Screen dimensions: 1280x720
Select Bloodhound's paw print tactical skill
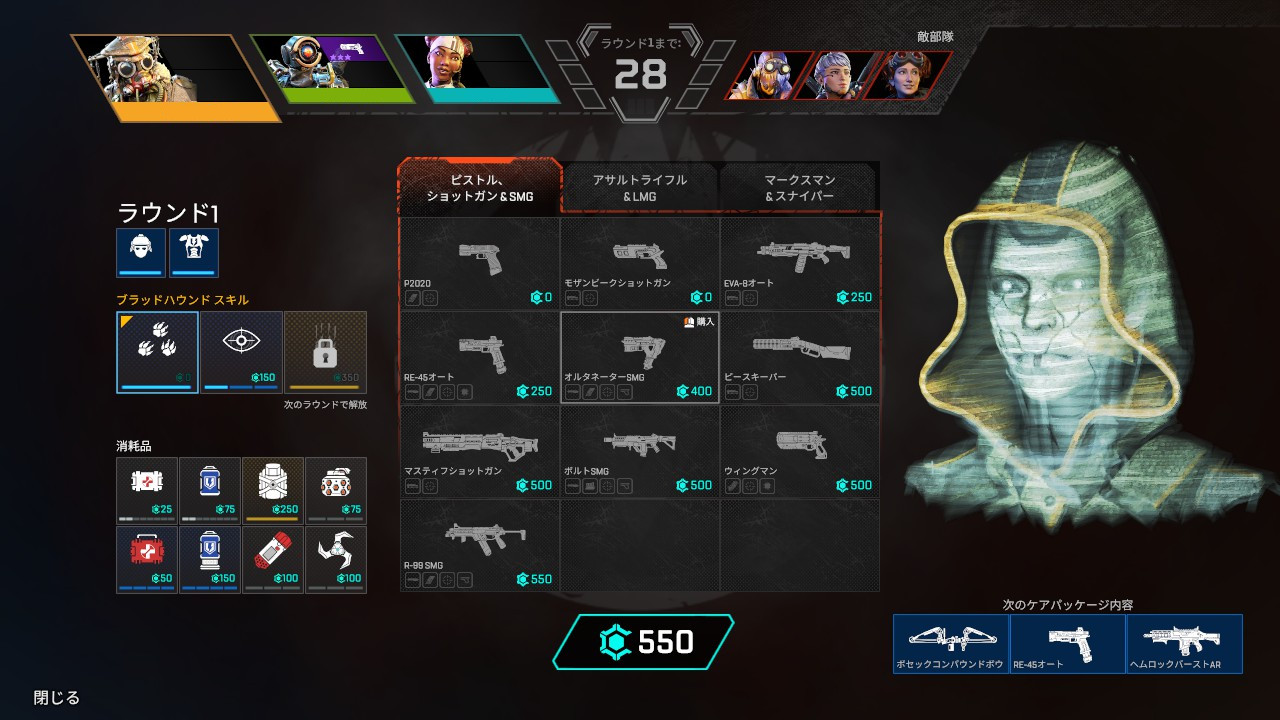[x=157, y=351]
